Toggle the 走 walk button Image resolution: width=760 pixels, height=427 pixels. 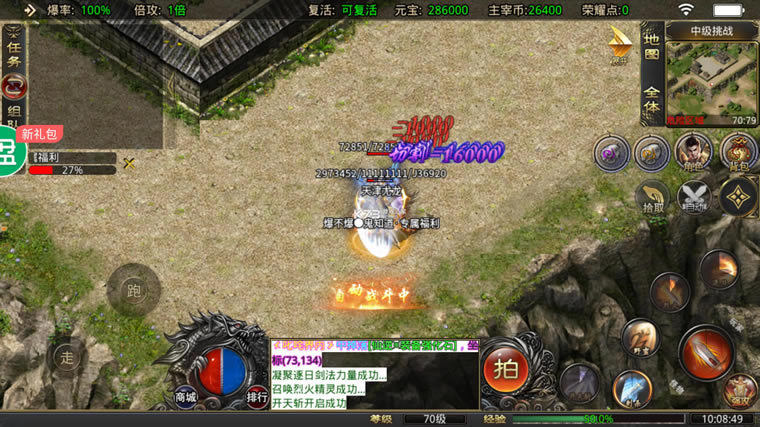click(x=67, y=356)
